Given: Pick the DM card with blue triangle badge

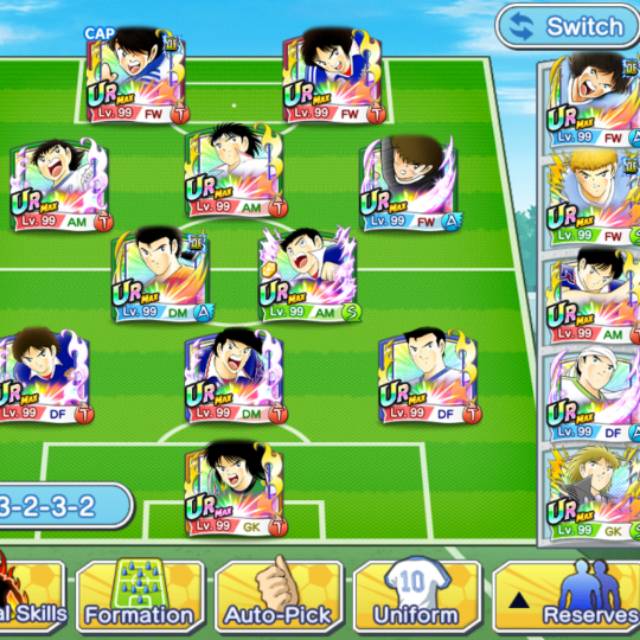Looking at the screenshot, I should pos(163,273).
